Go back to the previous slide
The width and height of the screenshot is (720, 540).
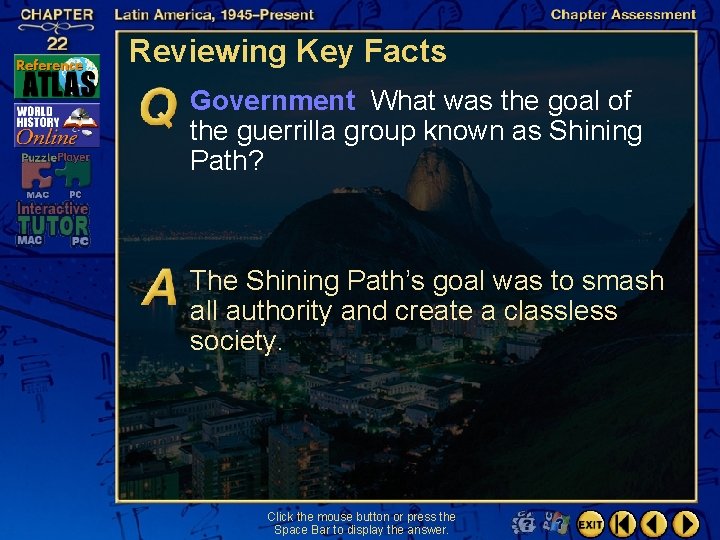coord(654,523)
